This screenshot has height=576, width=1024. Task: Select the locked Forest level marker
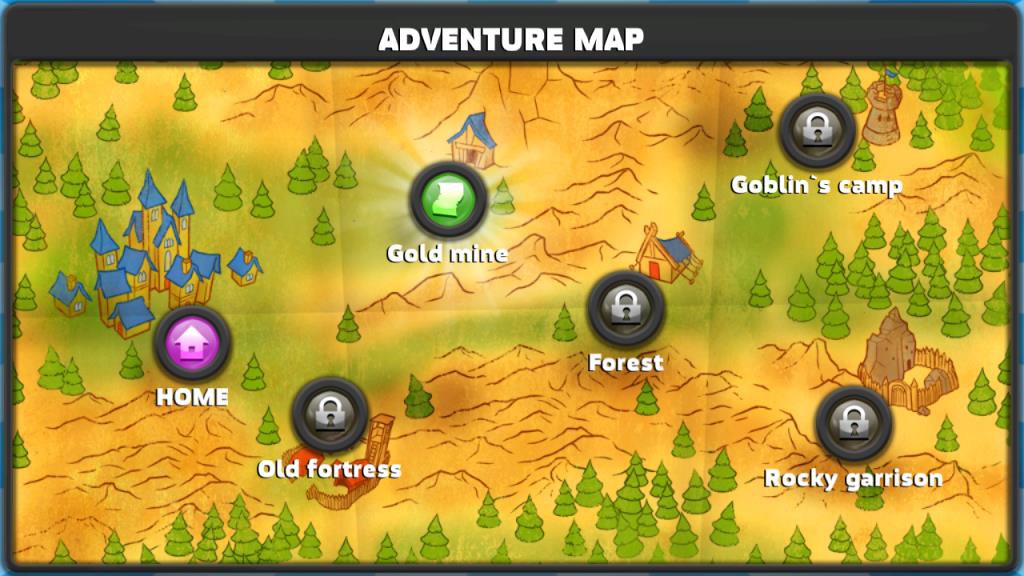(626, 308)
